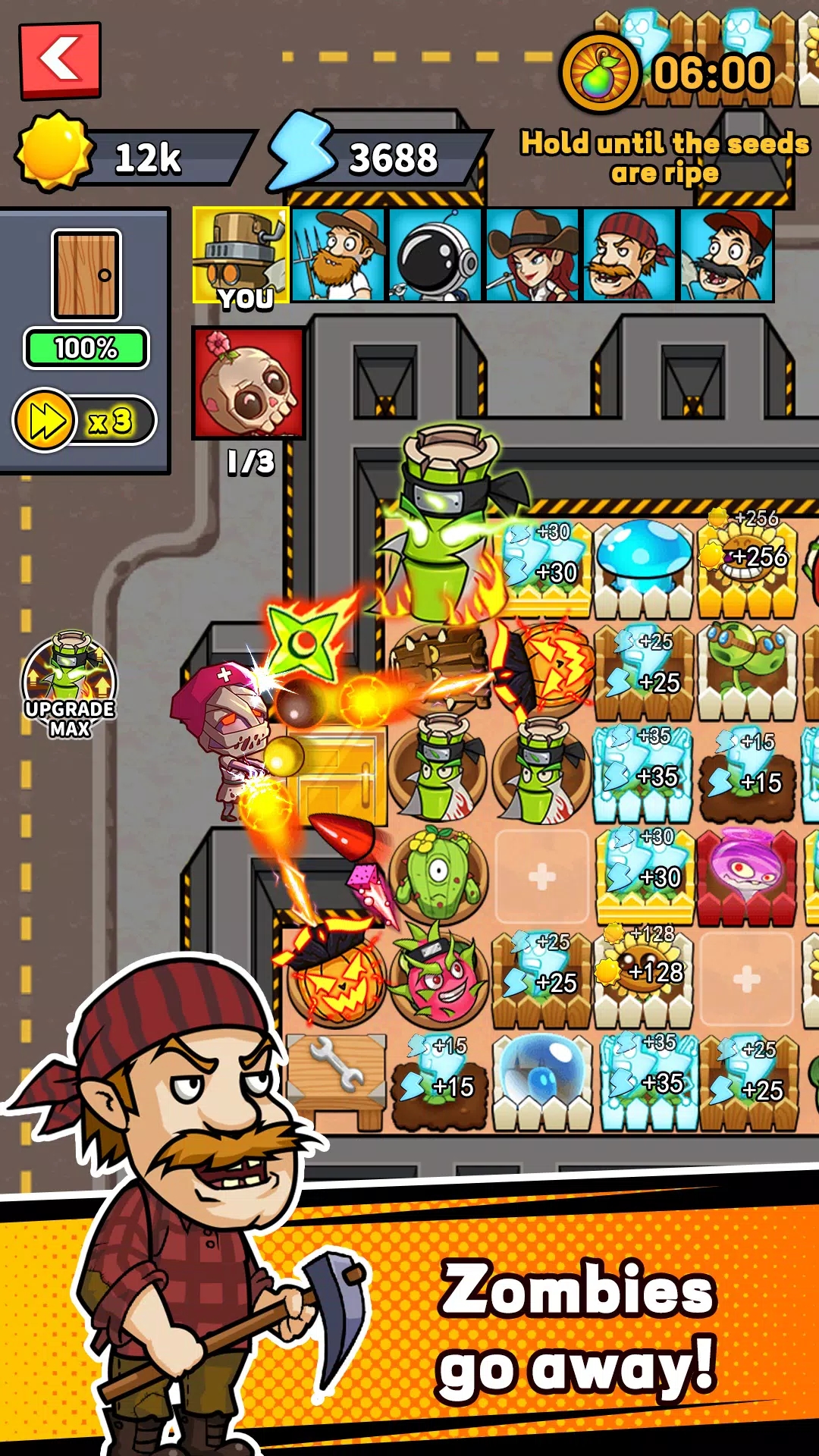This screenshot has width=819, height=1456.
Task: Select the wooden door icon
Action: click(x=86, y=275)
